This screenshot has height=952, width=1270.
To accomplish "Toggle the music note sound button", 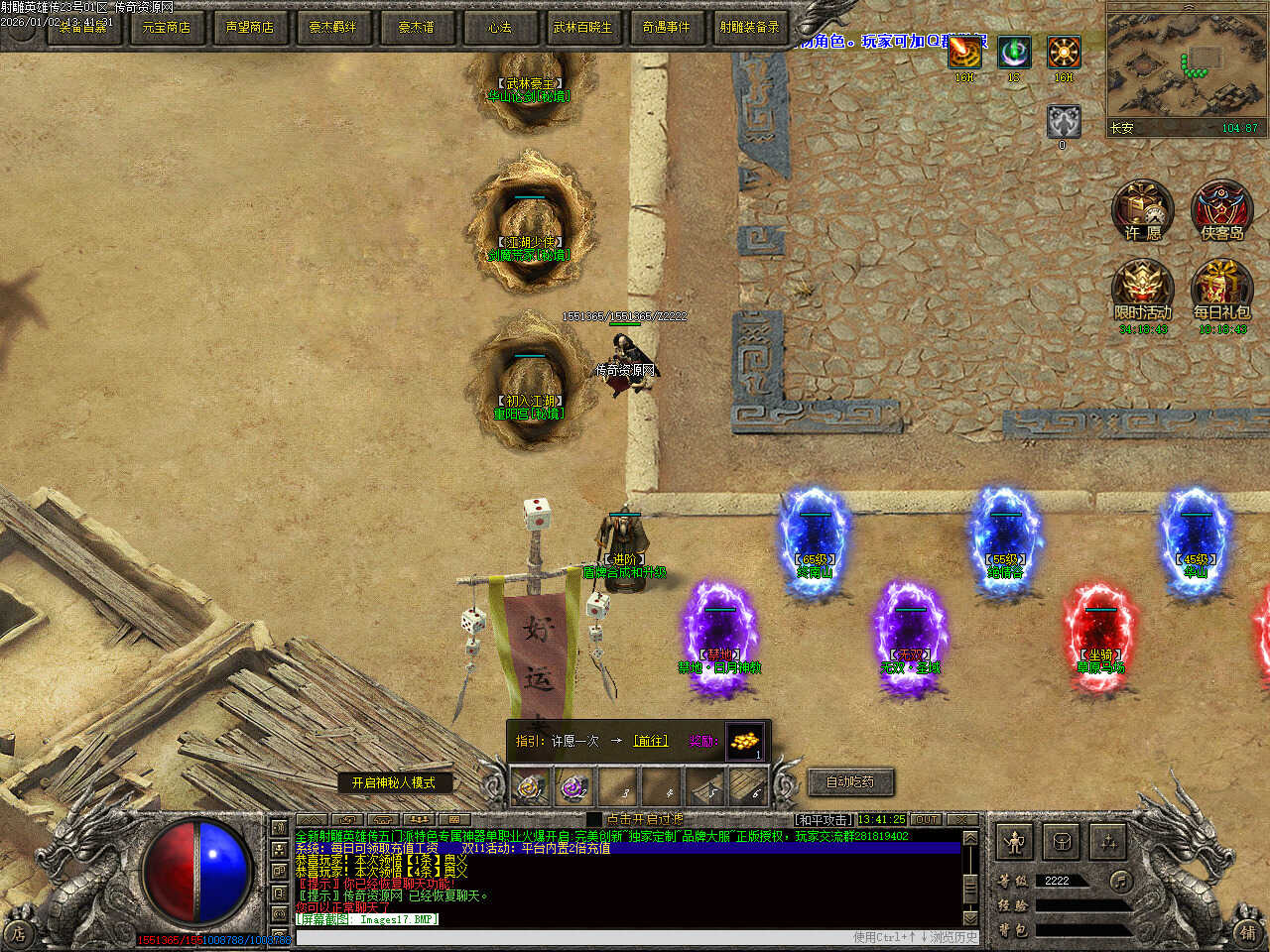I will point(1120,881).
